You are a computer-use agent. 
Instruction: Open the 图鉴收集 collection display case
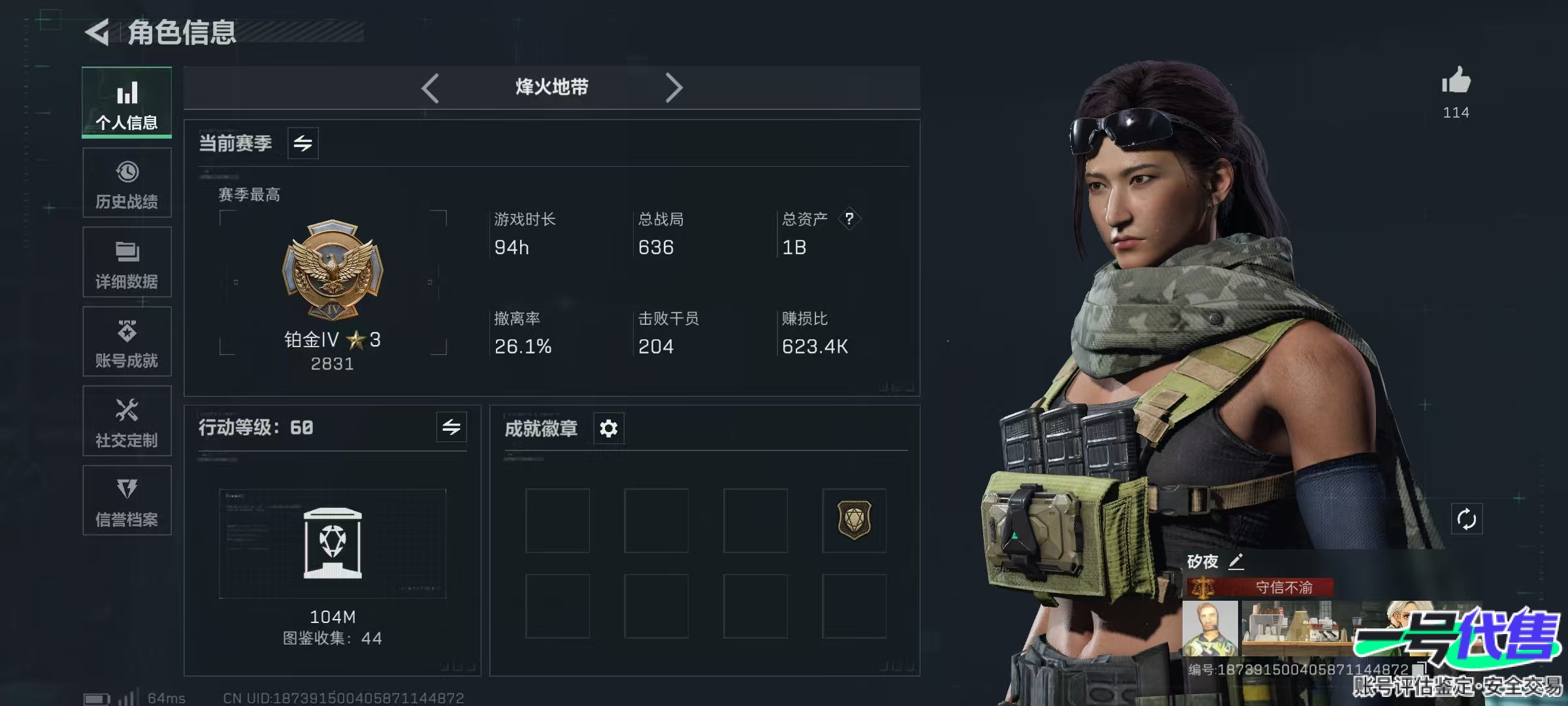click(x=333, y=543)
